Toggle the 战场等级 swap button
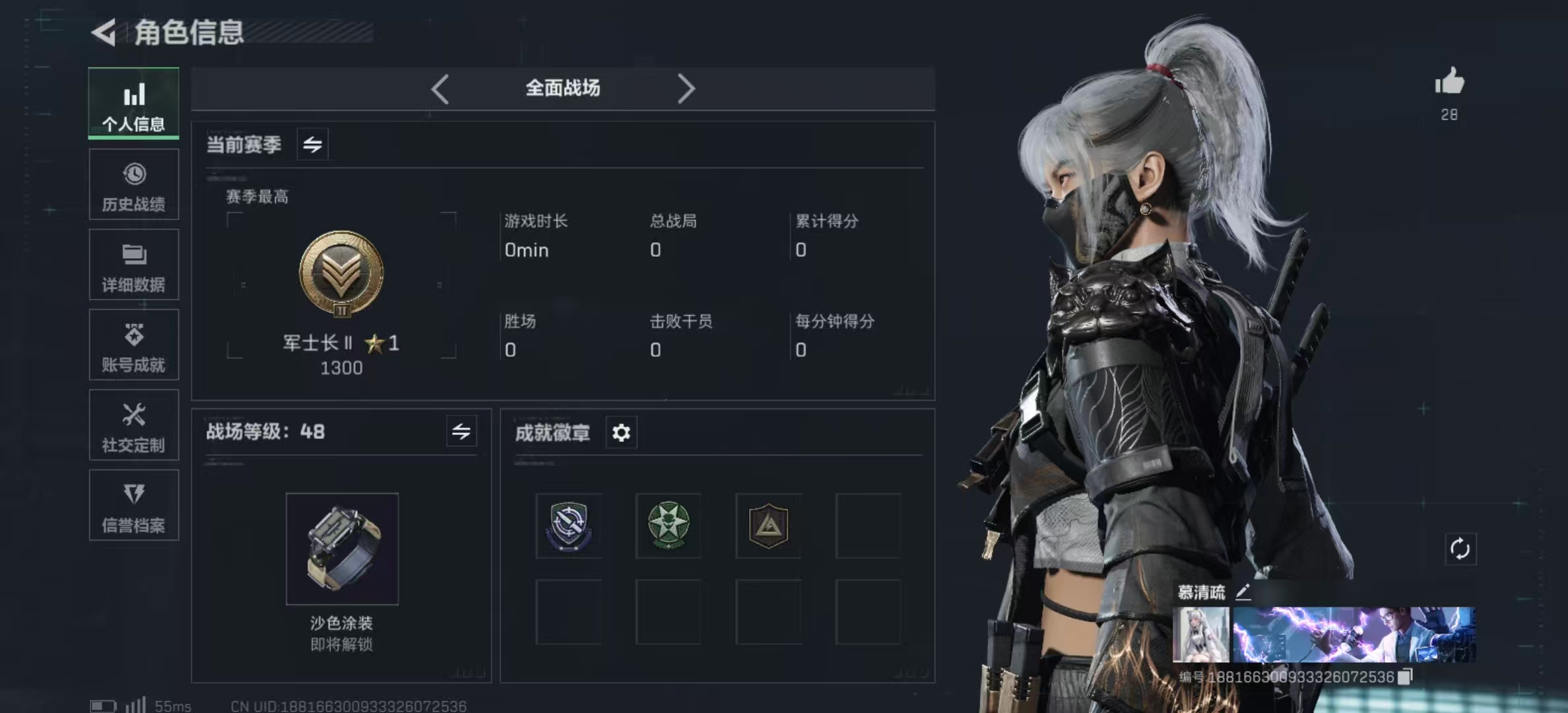The width and height of the screenshot is (1568, 713). (x=461, y=432)
